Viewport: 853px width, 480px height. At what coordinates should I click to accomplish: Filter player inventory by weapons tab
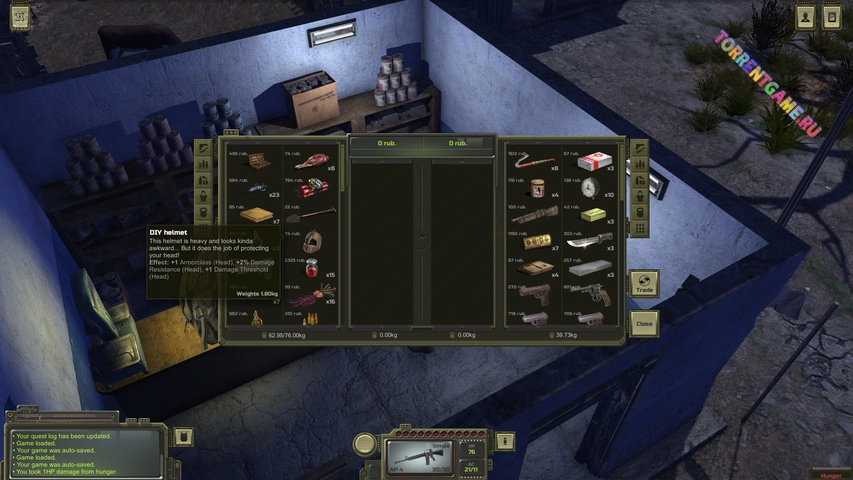(204, 148)
